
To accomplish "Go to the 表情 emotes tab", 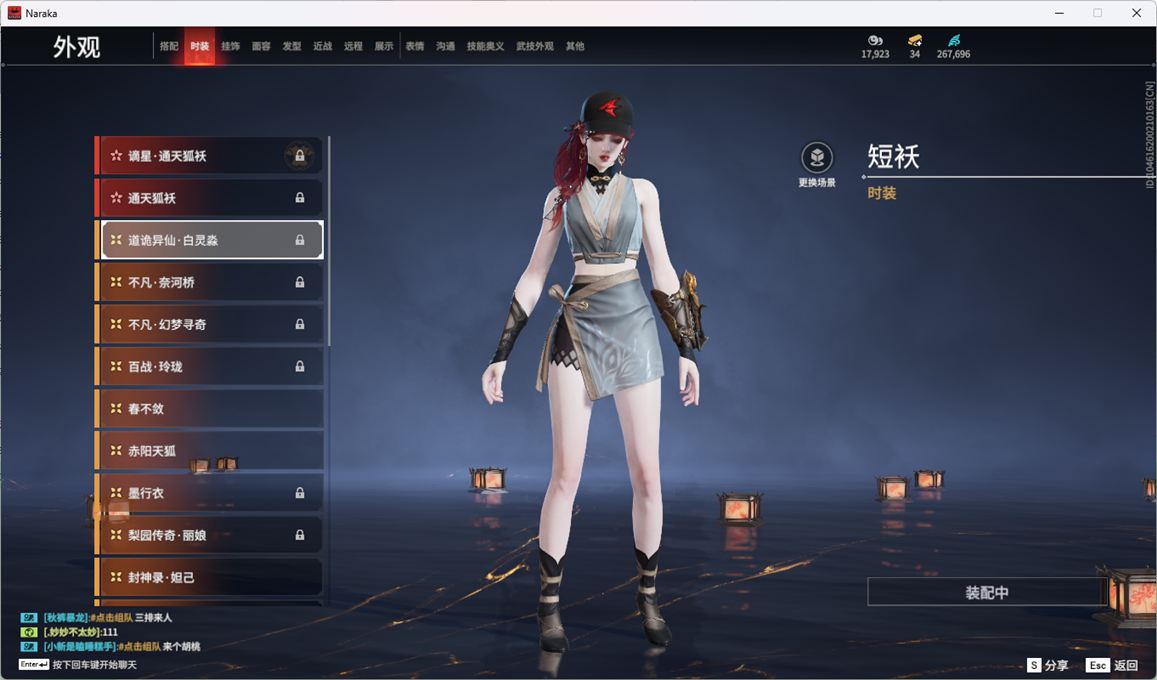I will coord(415,46).
